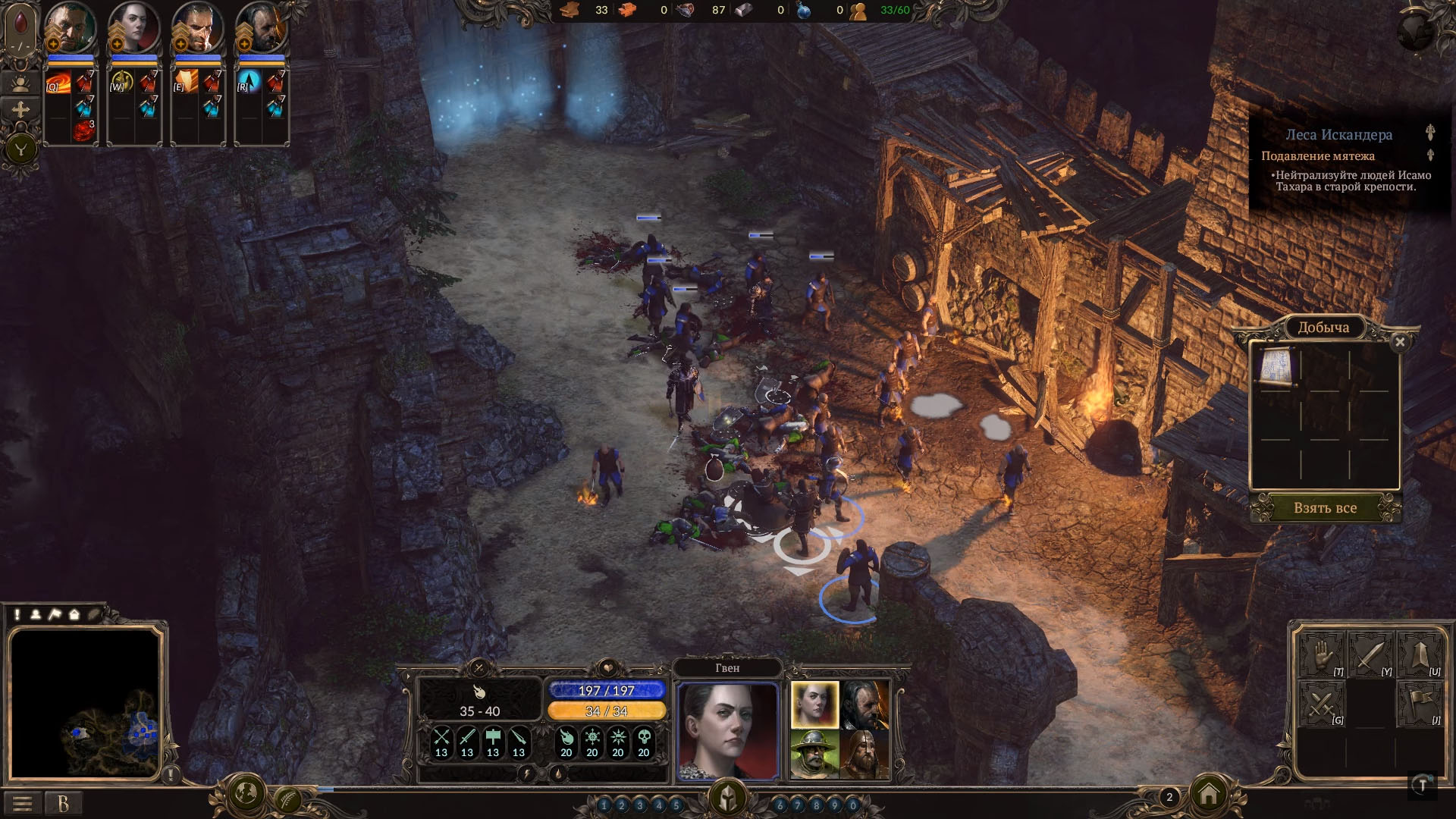Open the hamburger main menu

click(23, 803)
